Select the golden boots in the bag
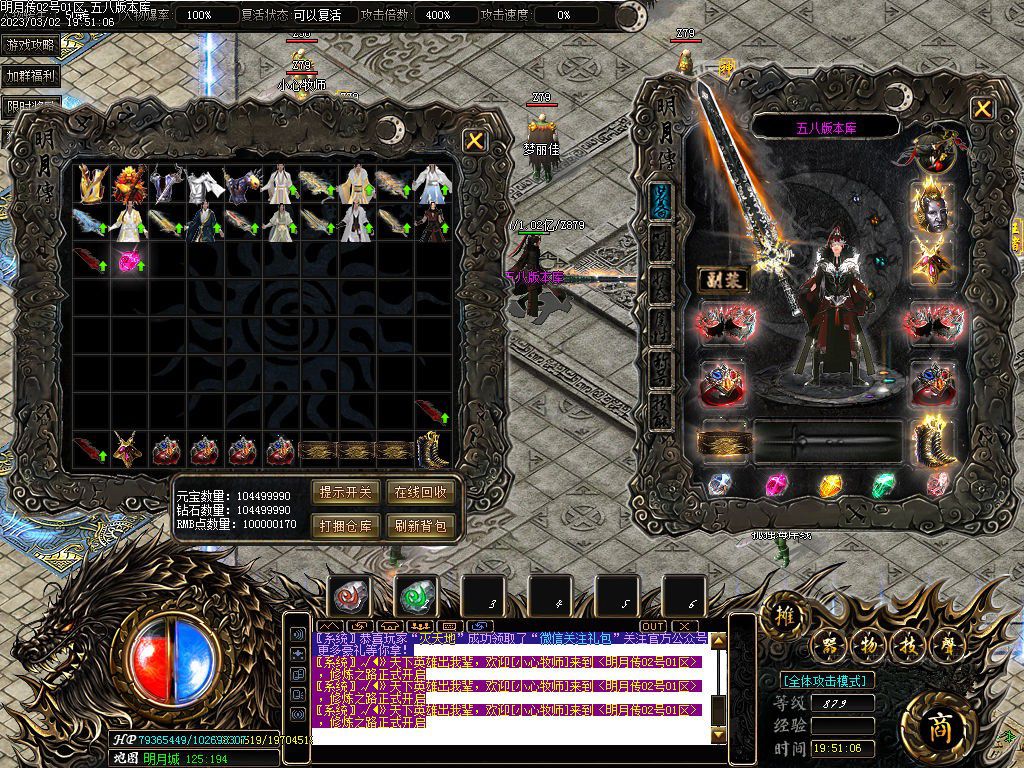This screenshot has width=1024, height=768. (x=432, y=449)
